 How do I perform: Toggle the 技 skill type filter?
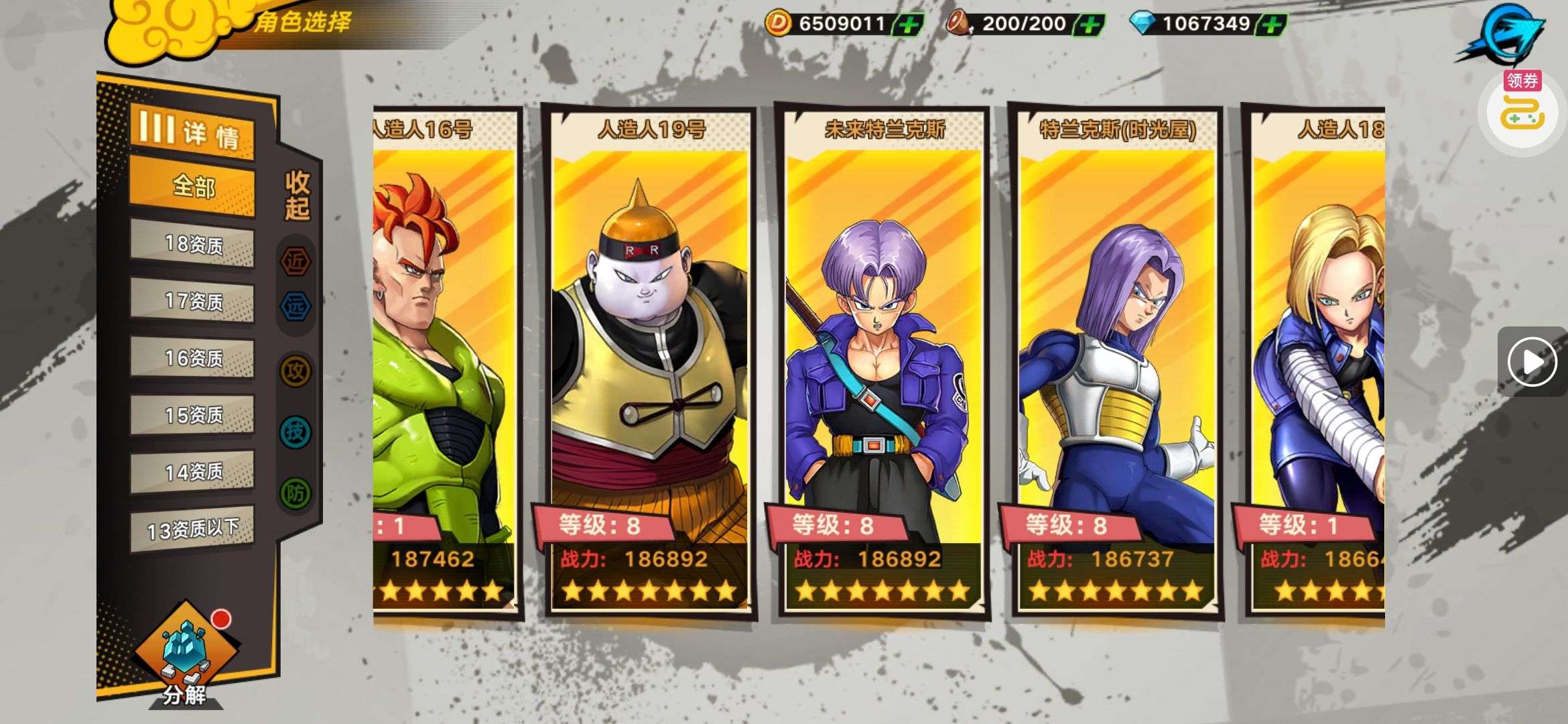[x=296, y=432]
